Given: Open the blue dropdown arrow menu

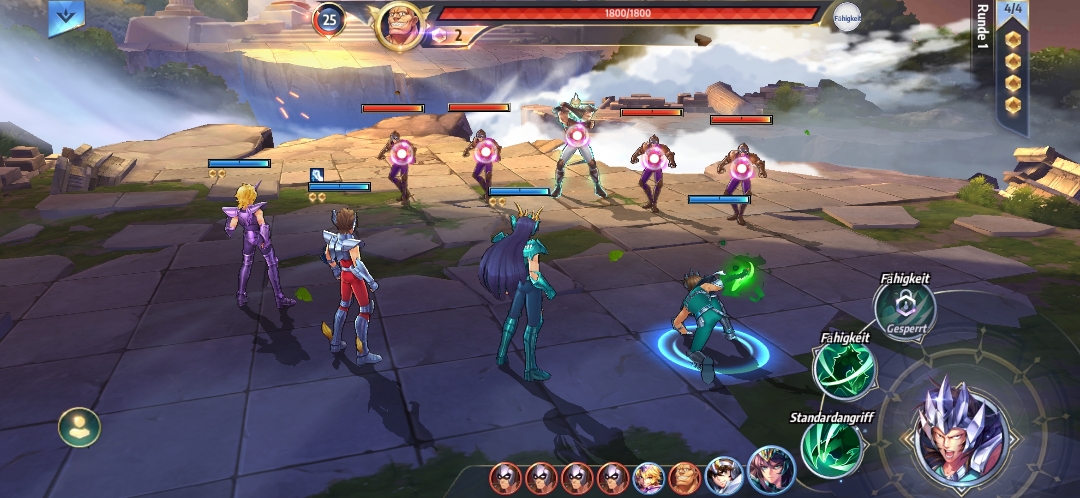Looking at the screenshot, I should tap(66, 17).
